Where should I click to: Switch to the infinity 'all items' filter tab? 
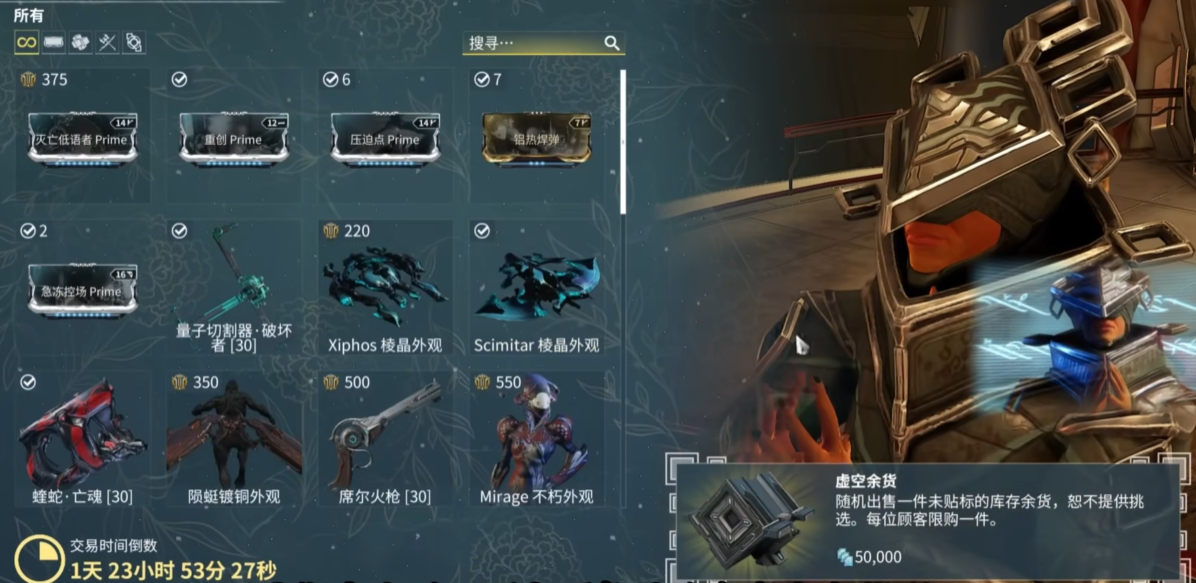(x=26, y=42)
